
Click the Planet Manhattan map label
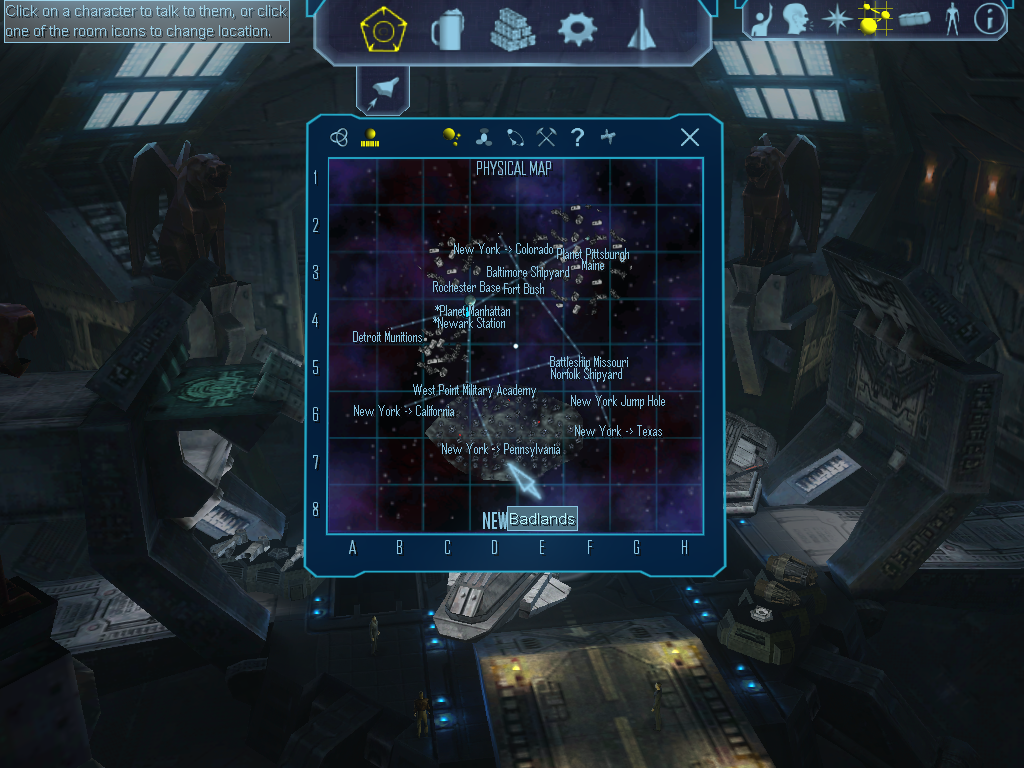[475, 311]
